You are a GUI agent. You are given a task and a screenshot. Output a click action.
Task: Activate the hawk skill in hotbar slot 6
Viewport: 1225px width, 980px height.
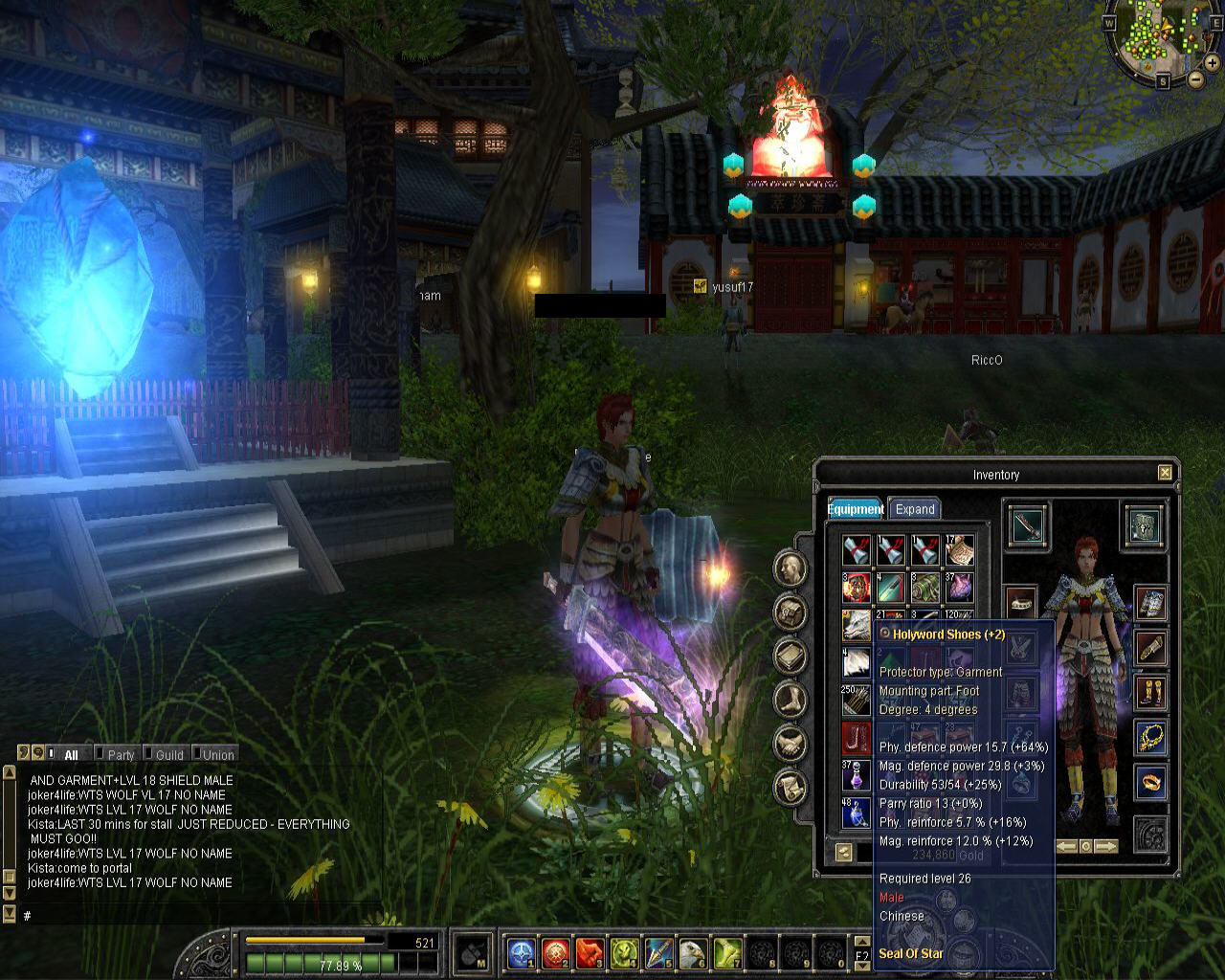(x=693, y=952)
